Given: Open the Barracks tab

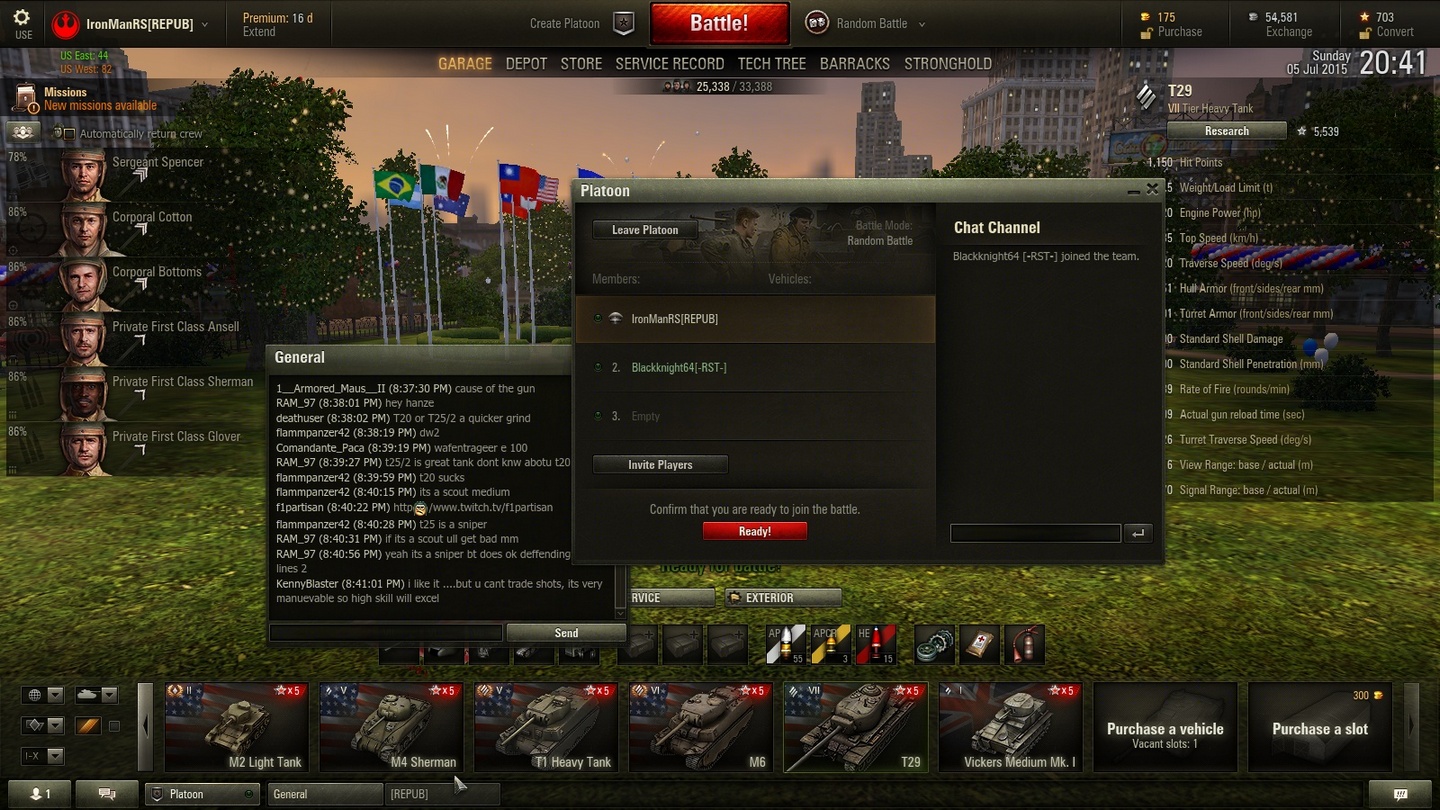Looking at the screenshot, I should (854, 64).
